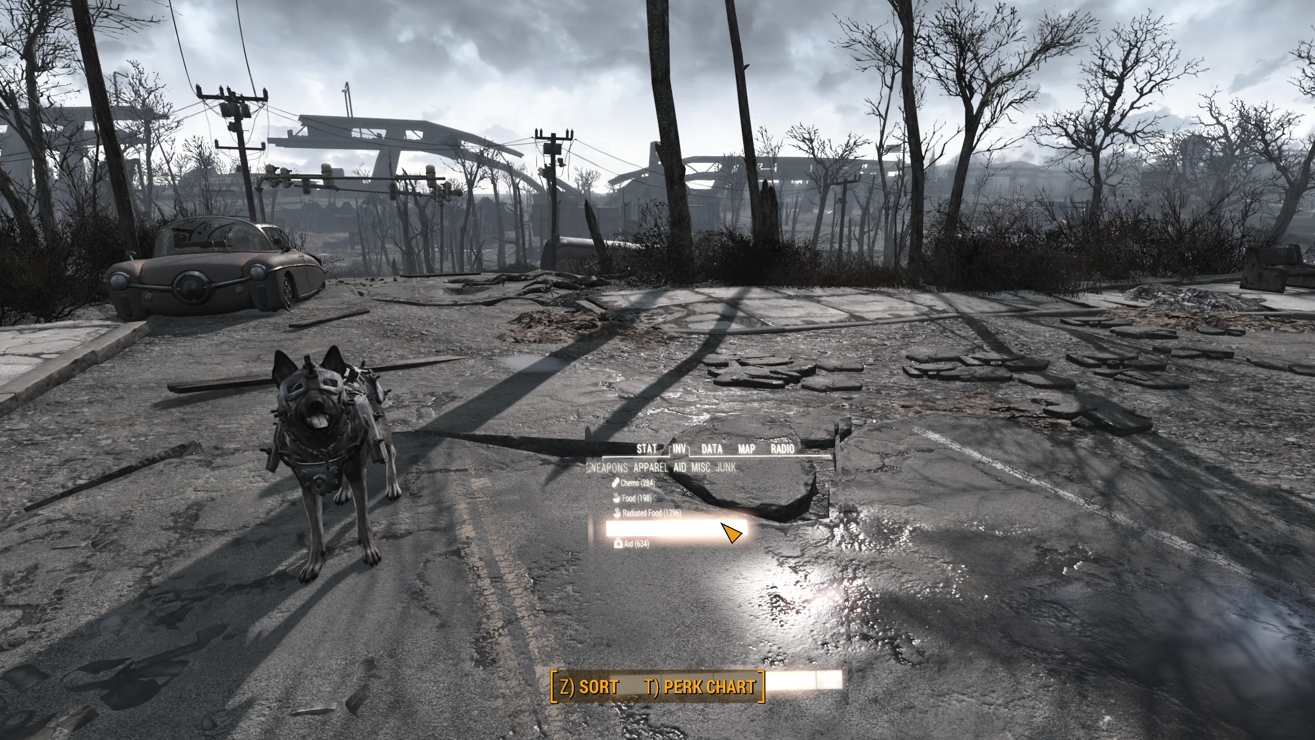Viewport: 1315px width, 740px height.
Task: Open the APPAREL category
Action: click(650, 467)
